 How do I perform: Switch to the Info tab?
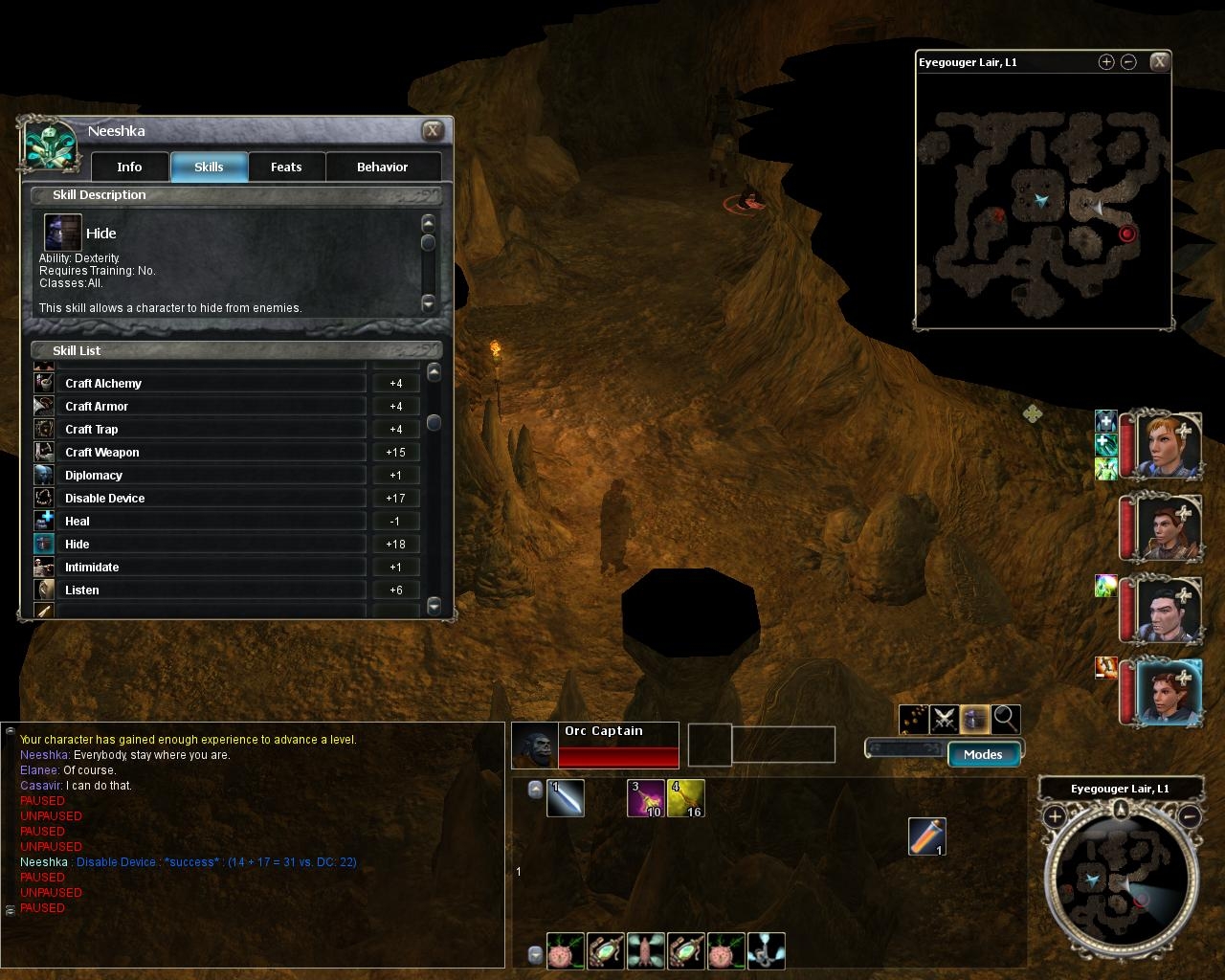129,167
